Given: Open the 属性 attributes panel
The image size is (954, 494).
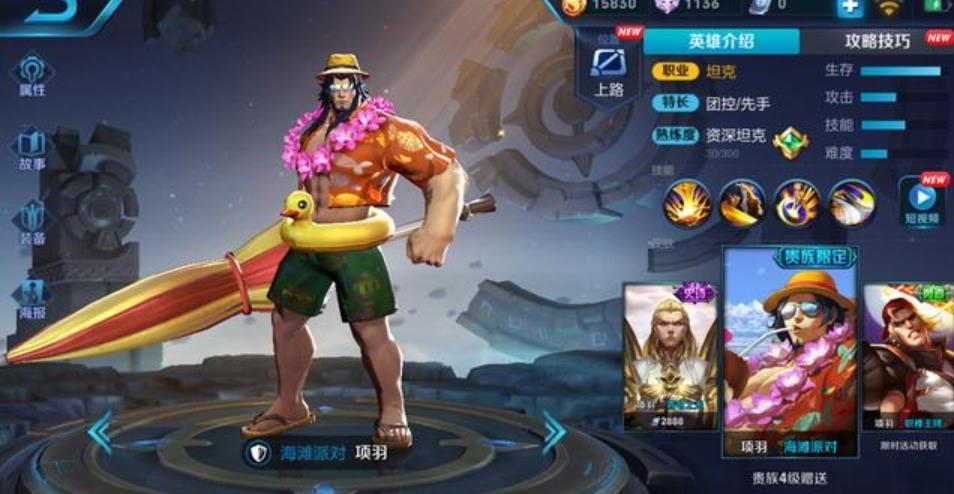Looking at the screenshot, I should [32, 75].
